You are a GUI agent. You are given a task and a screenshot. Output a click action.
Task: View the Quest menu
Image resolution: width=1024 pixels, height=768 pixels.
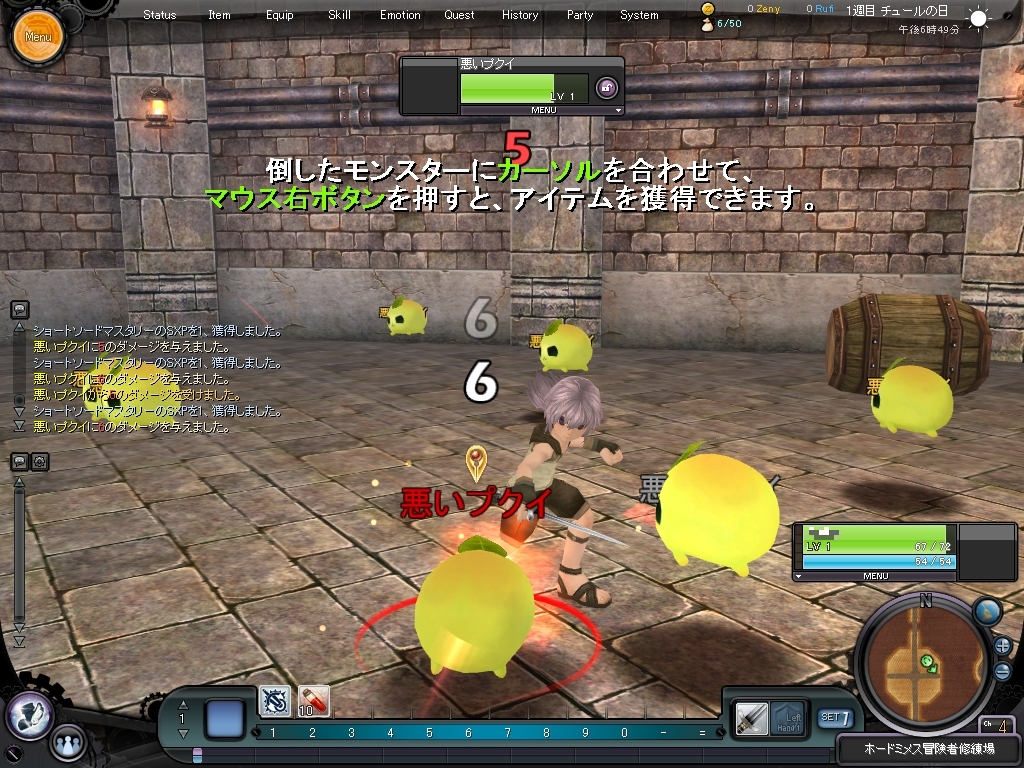click(460, 15)
